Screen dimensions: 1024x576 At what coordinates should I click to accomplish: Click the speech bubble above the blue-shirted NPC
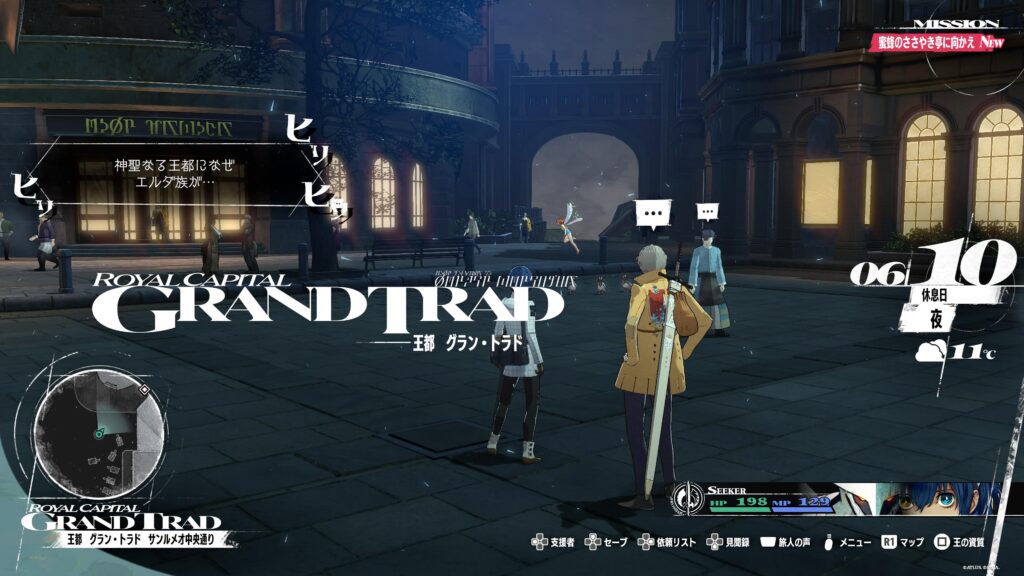707,212
